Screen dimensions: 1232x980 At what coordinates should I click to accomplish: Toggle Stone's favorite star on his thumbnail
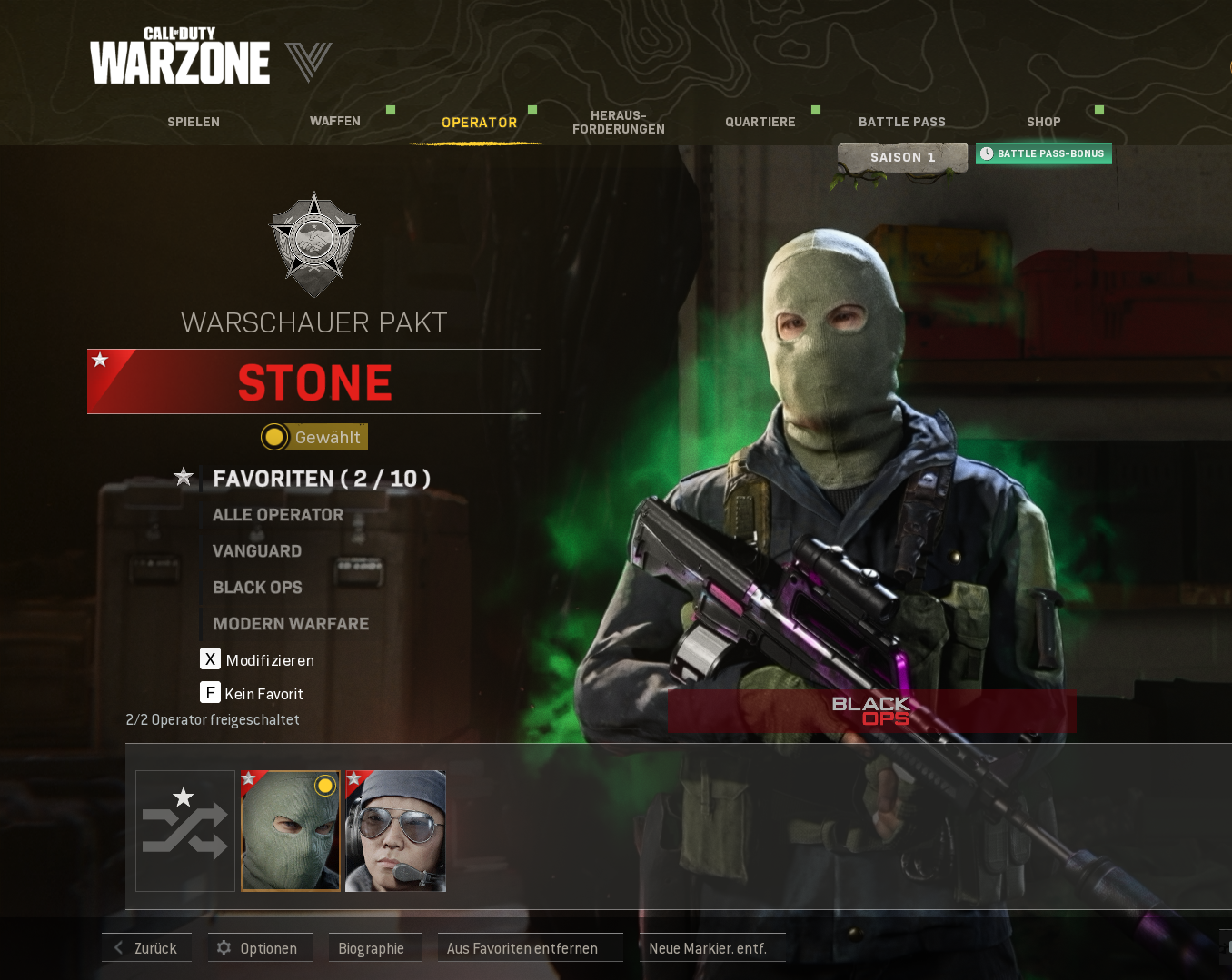[x=249, y=778]
